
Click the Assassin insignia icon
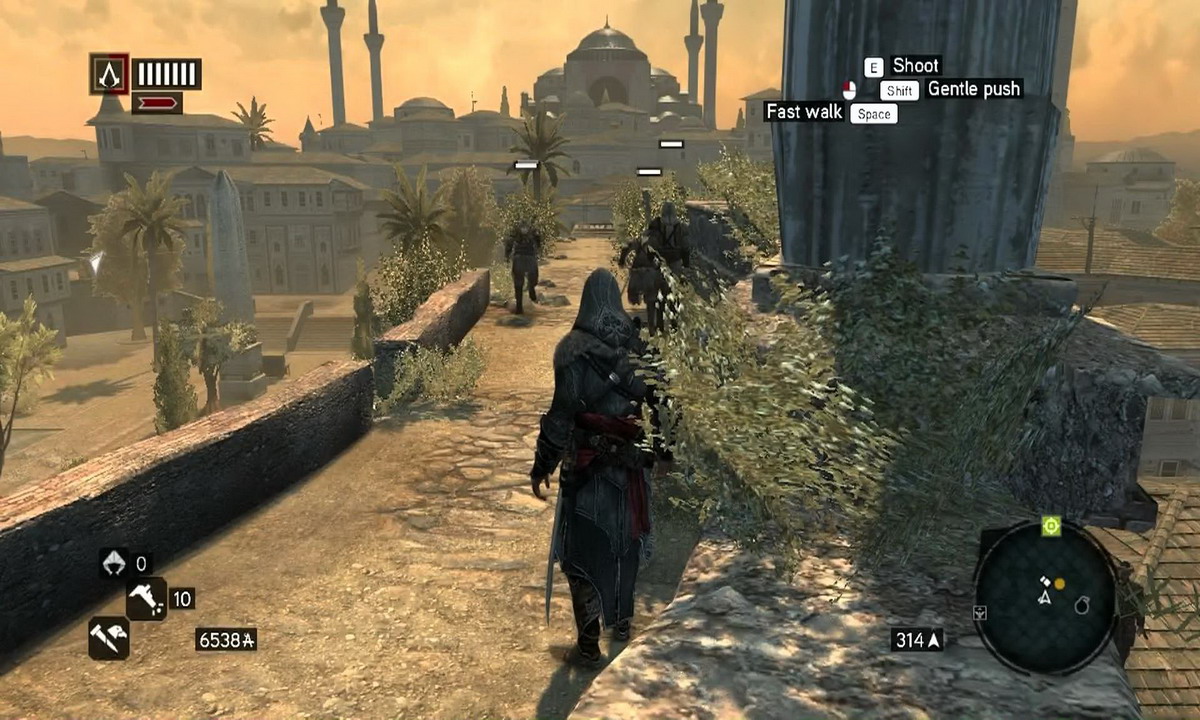(109, 74)
